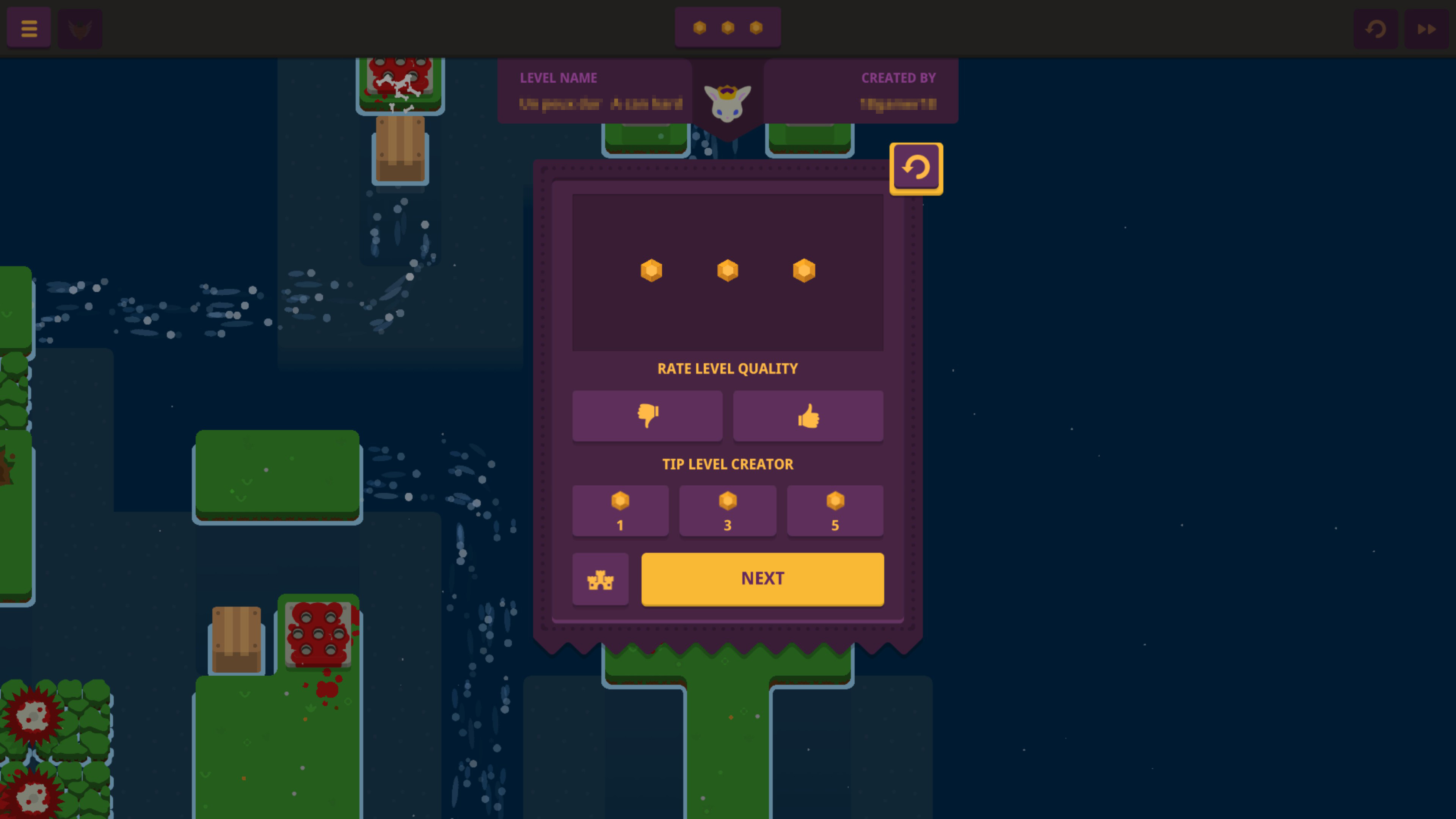Activate the fast-forward button
This screenshot has width=1456, height=819.
tap(1426, 28)
